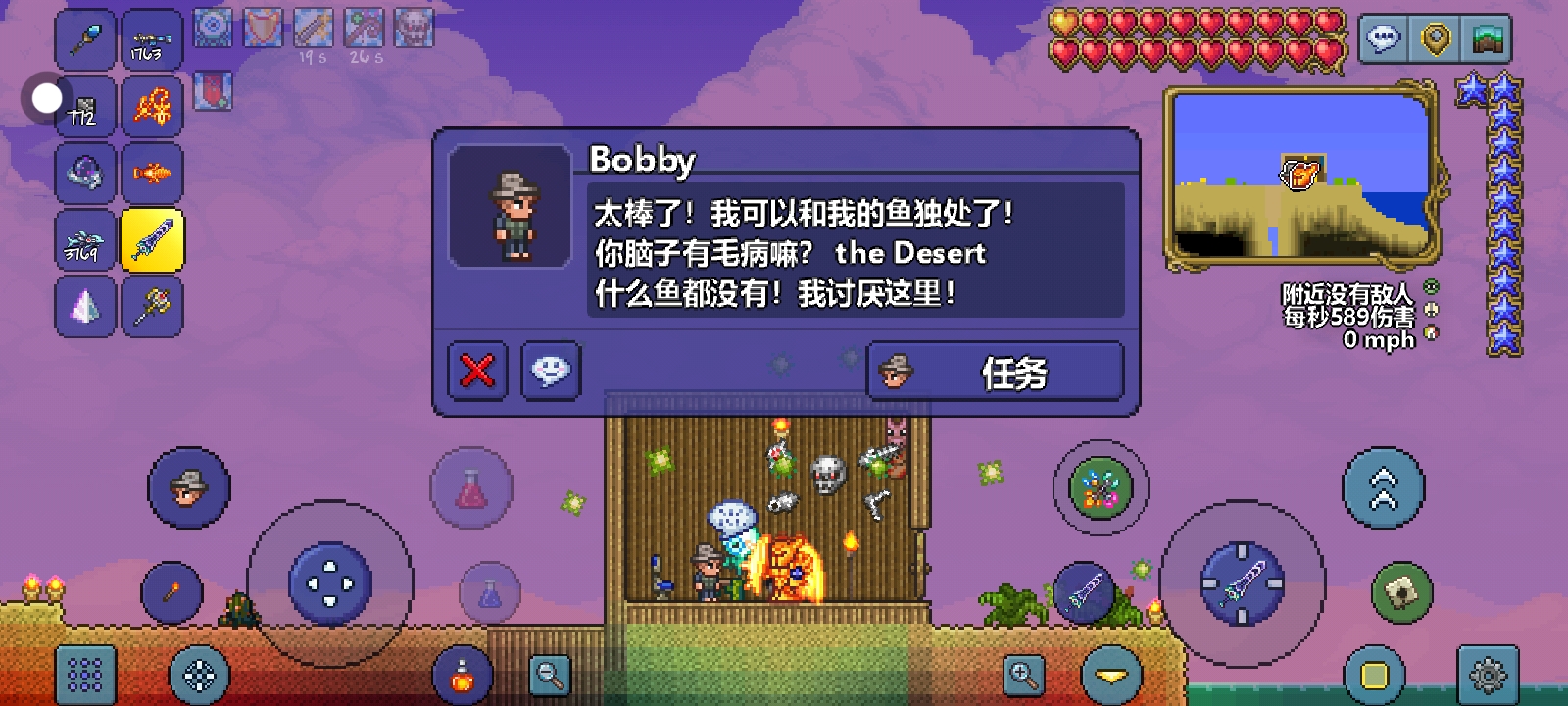The width and height of the screenshot is (1568, 706).
Task: Open the inventory grid button
Action: [84, 674]
